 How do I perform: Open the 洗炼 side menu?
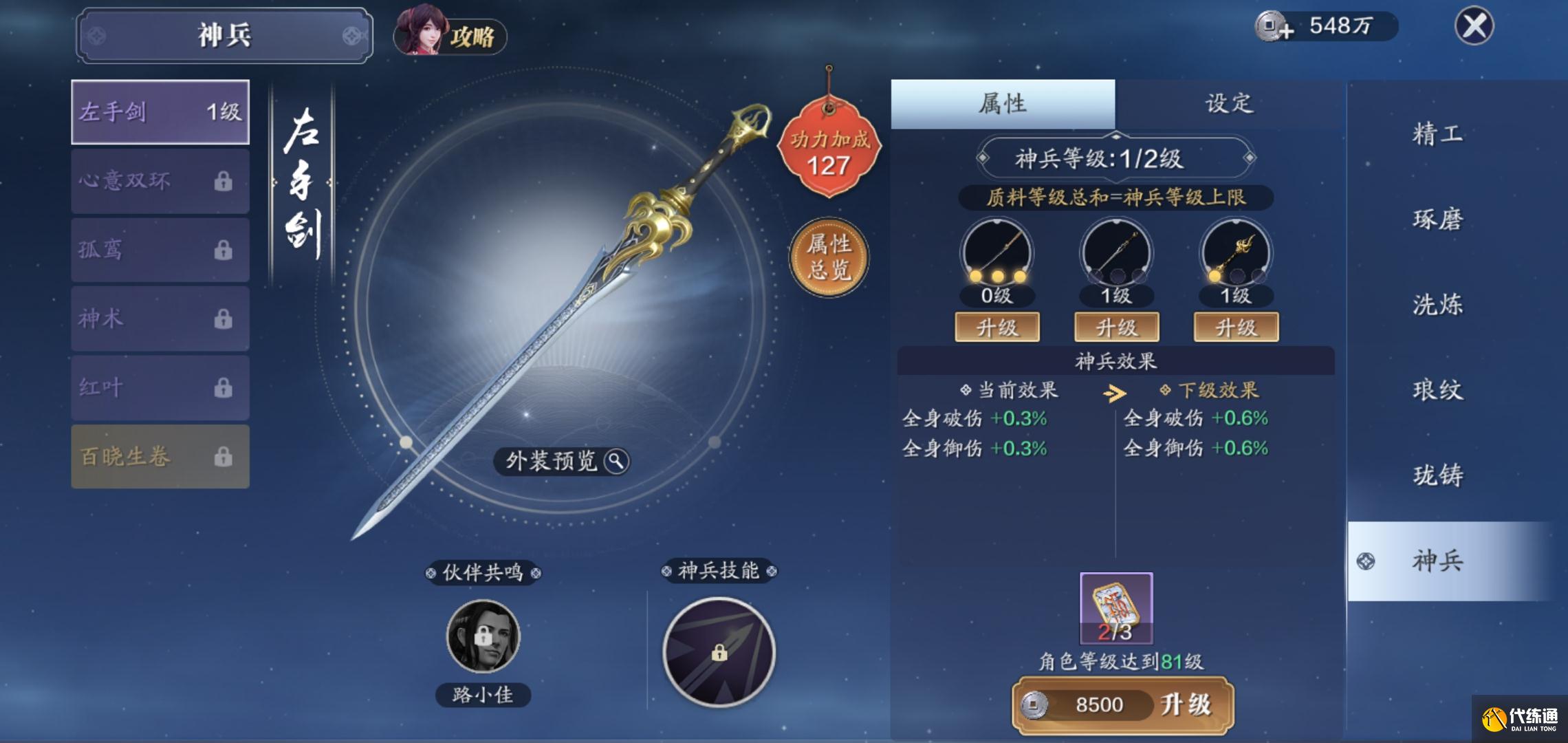point(1437,305)
